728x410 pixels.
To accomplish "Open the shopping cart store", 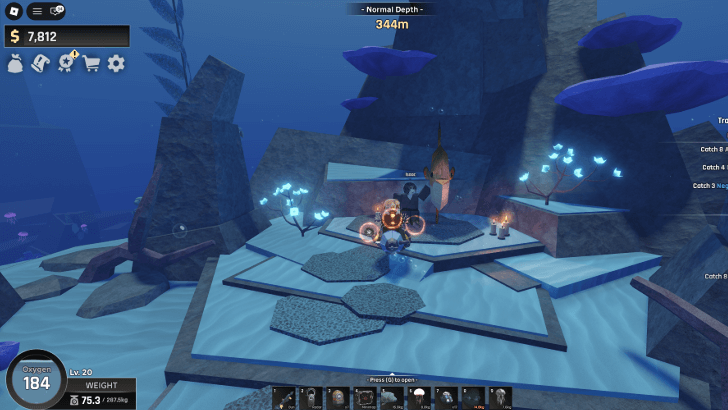I will coord(92,63).
